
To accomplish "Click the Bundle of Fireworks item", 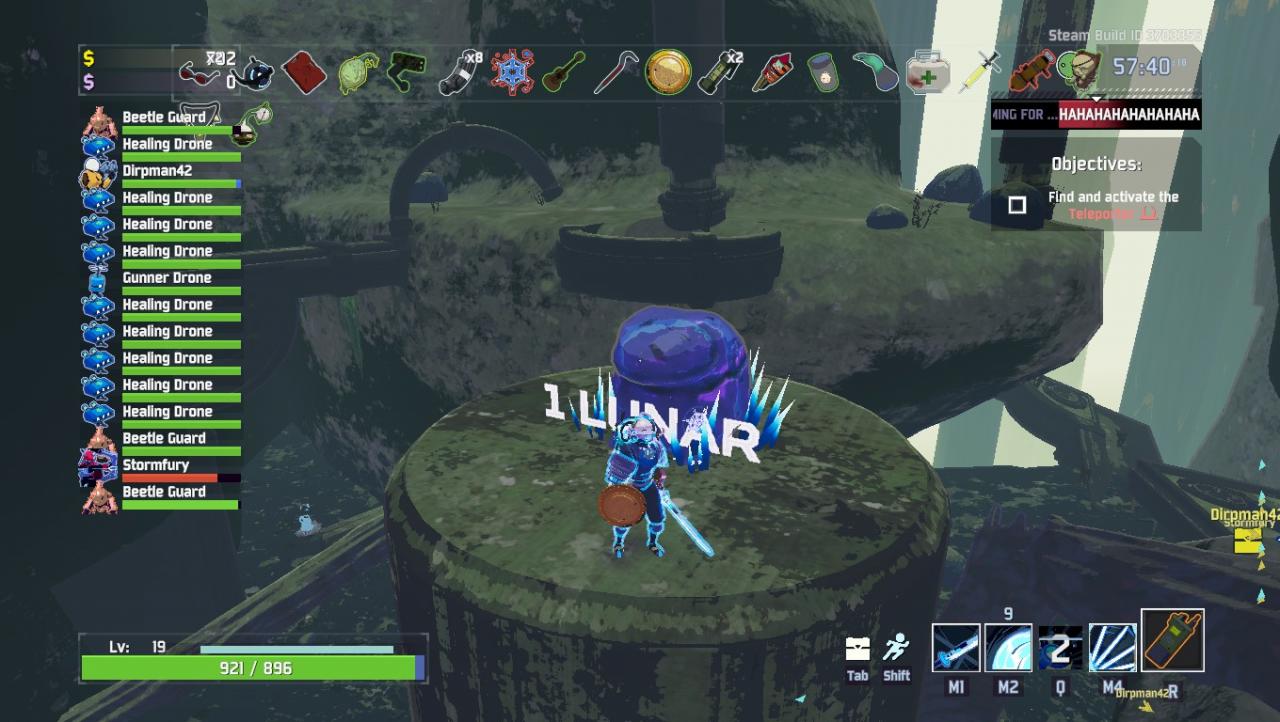I will [772, 73].
